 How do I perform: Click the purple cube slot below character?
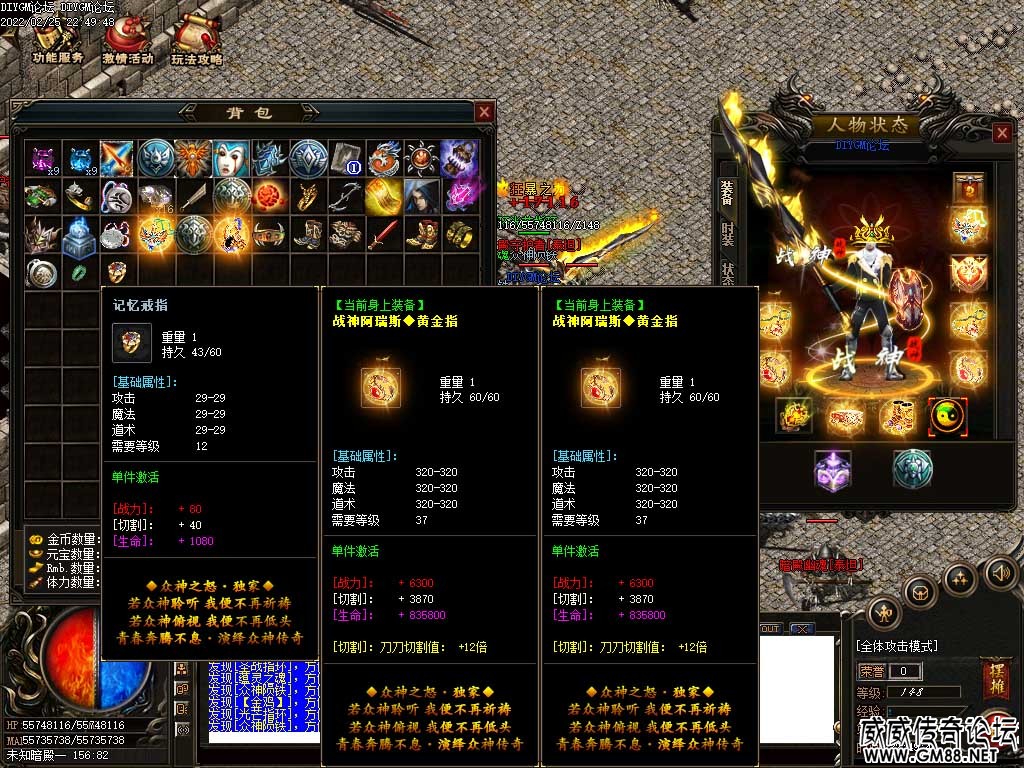[832, 469]
